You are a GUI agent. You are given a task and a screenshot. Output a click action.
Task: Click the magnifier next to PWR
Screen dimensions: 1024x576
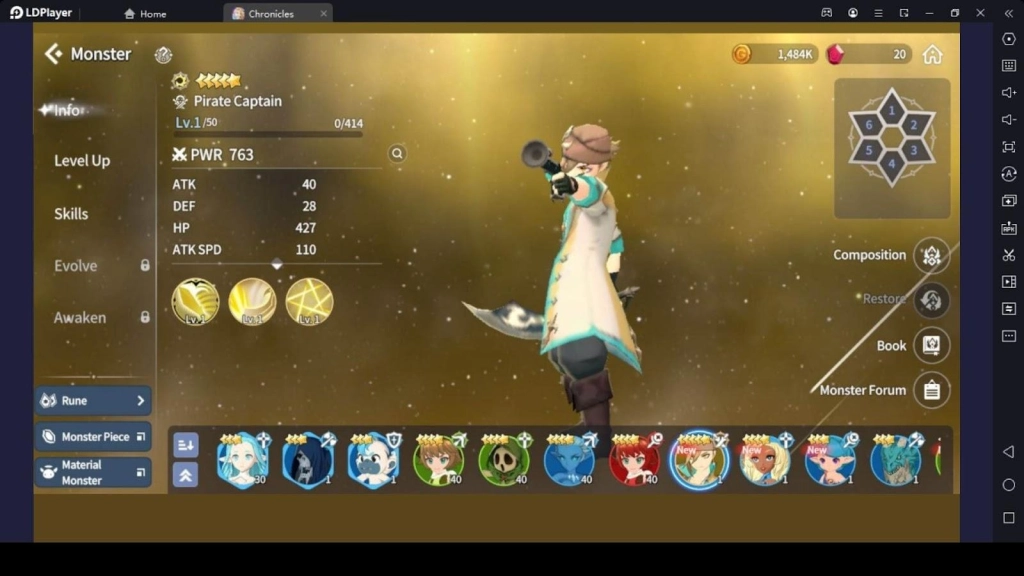(397, 154)
